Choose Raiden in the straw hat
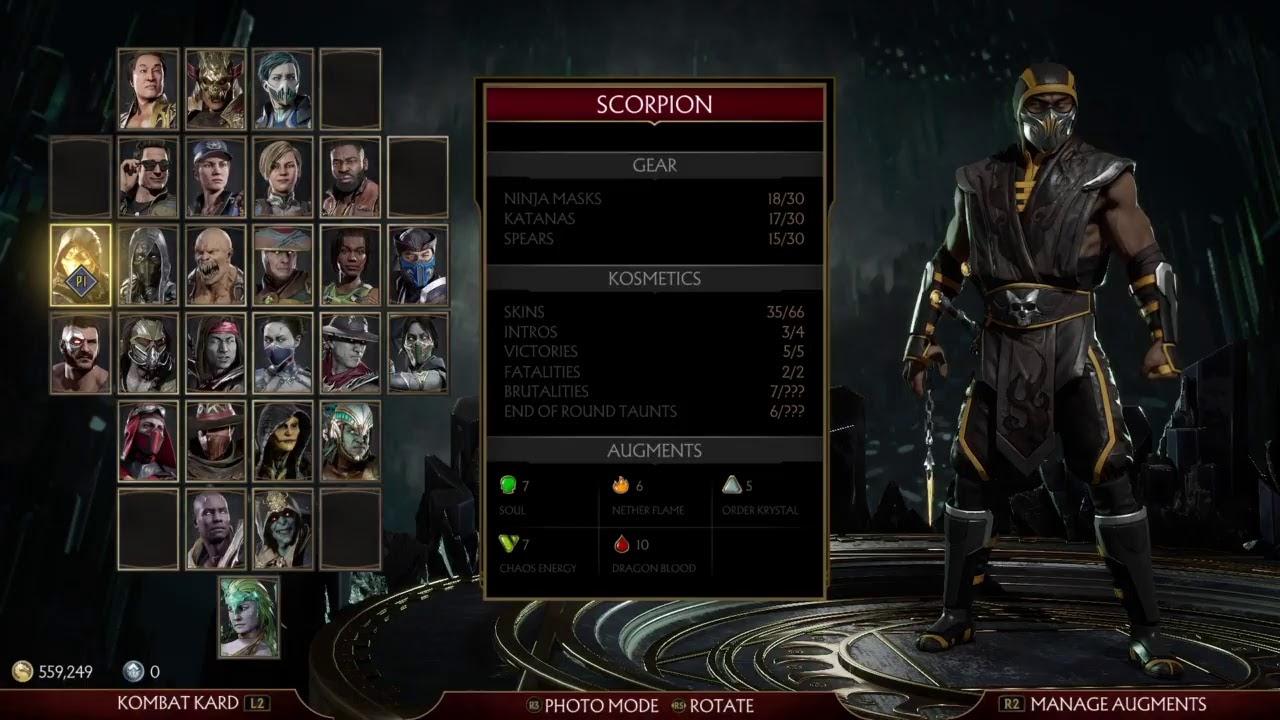Image resolution: width=1280 pixels, height=720 pixels. [282, 265]
